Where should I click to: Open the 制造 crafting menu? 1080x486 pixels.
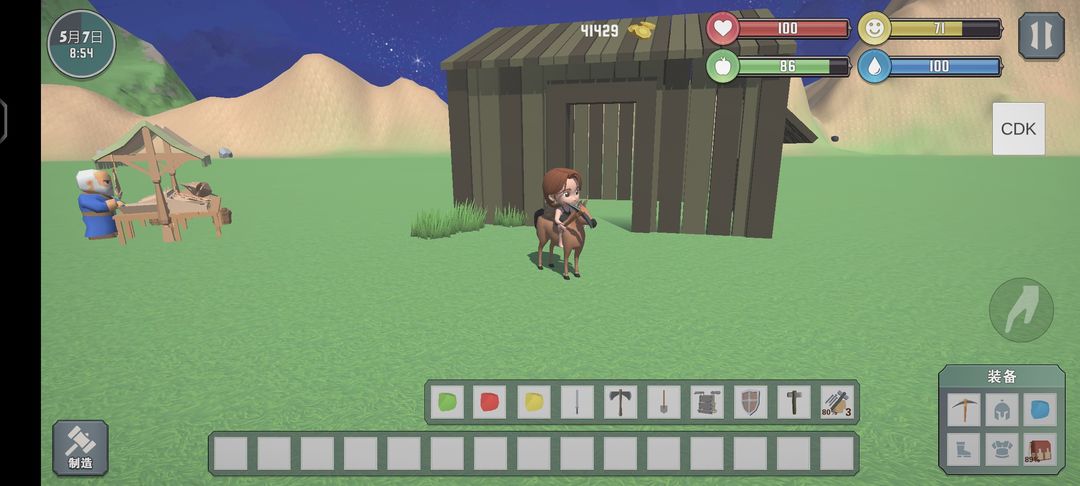(80, 447)
